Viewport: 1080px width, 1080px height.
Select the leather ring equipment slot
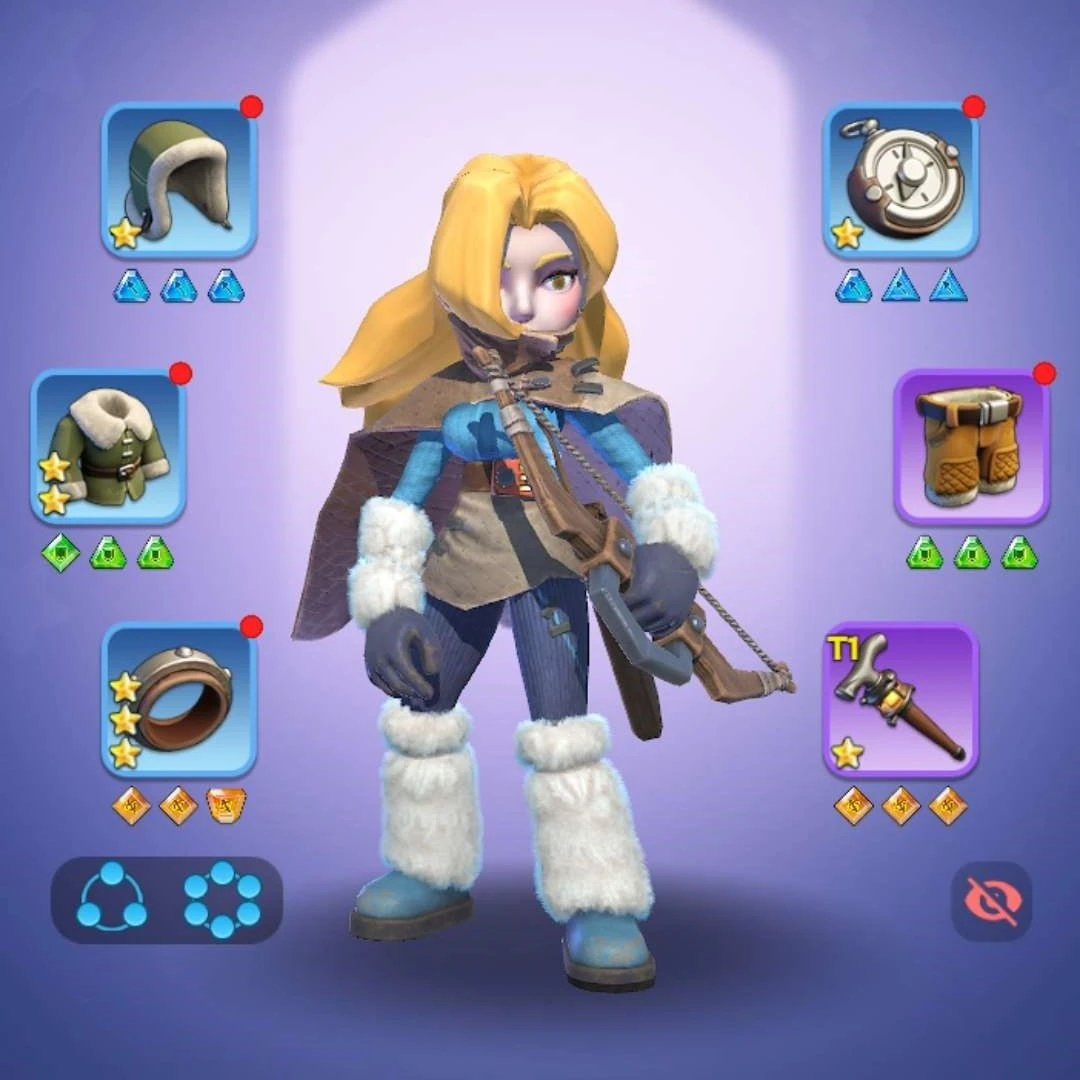point(179,699)
